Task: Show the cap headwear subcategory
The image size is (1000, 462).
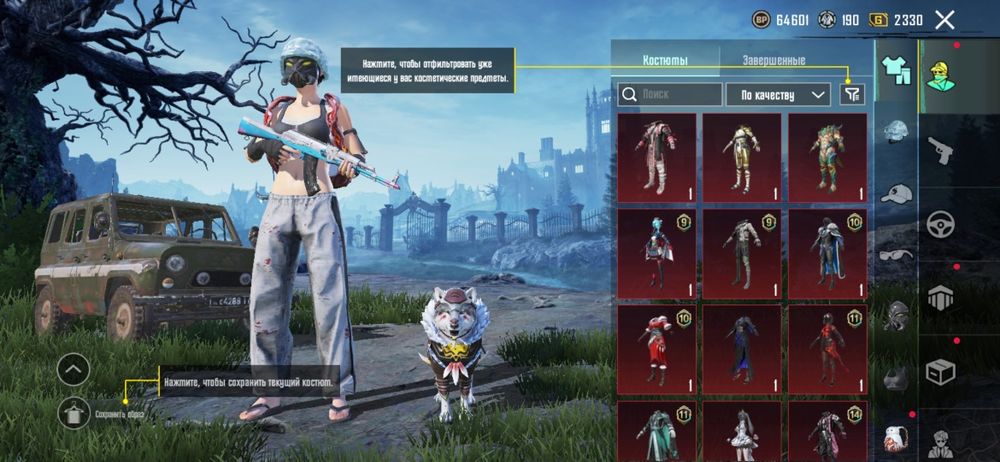Action: tap(897, 194)
